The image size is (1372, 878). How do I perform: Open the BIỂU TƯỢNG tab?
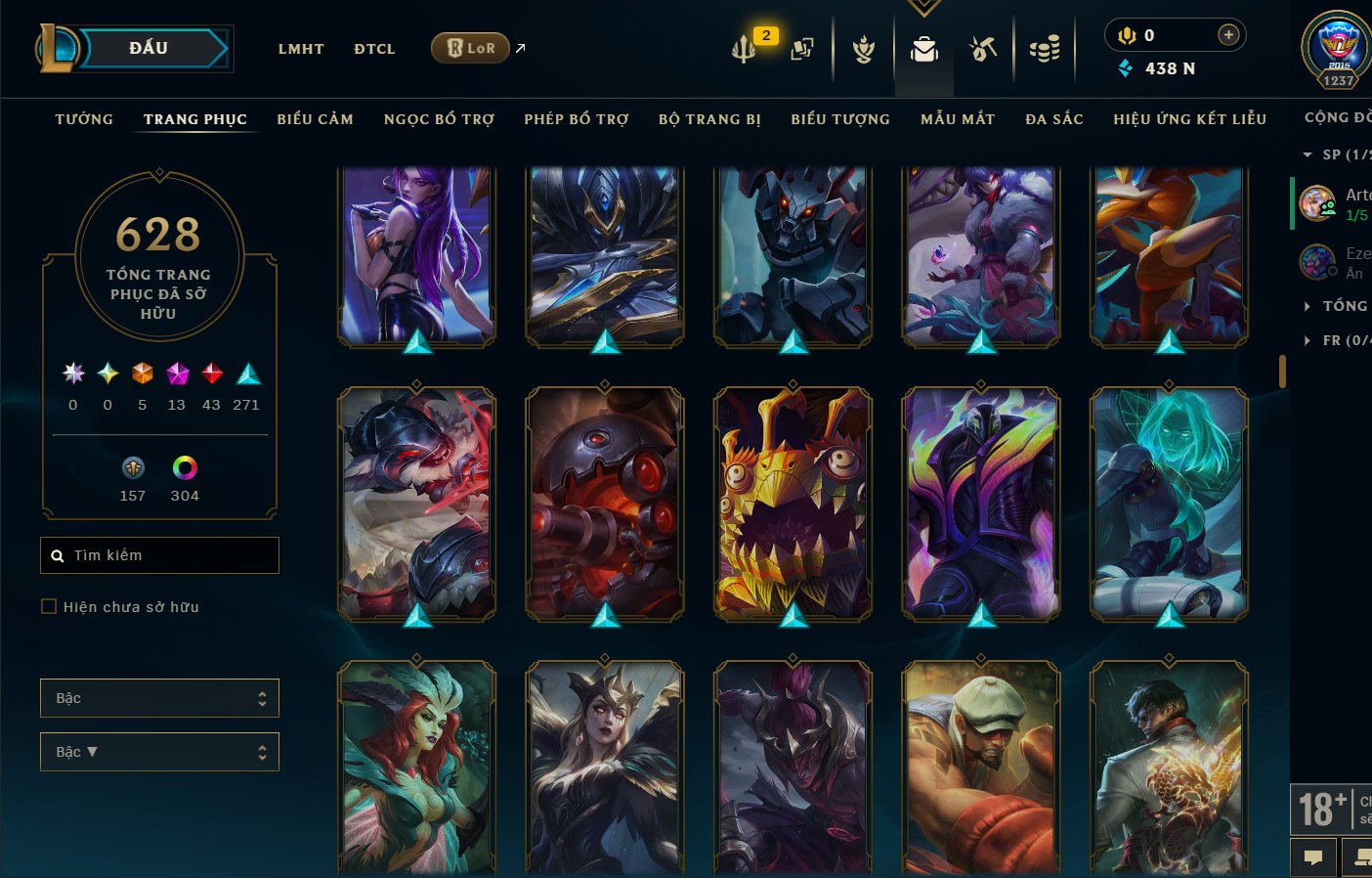point(840,119)
